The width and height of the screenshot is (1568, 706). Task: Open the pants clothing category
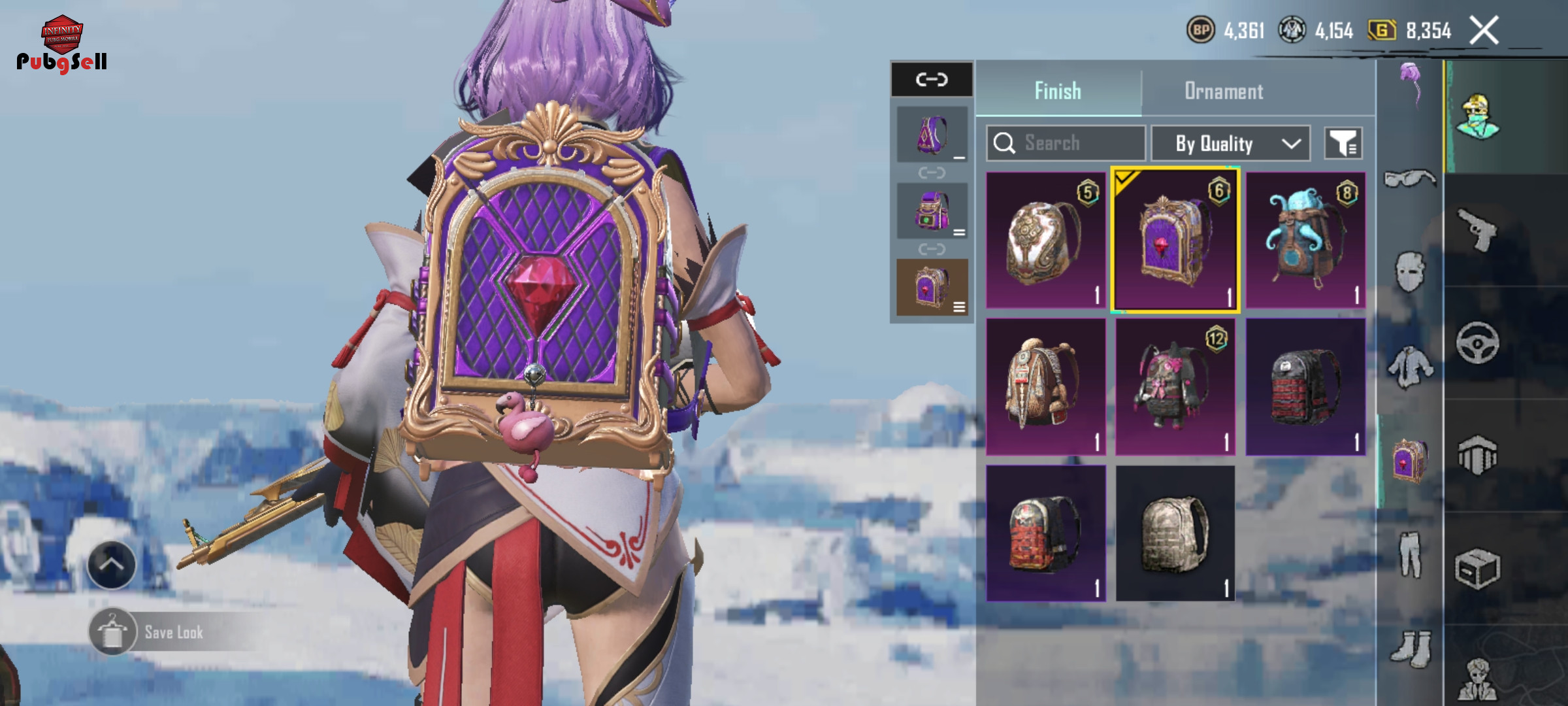tap(1409, 554)
